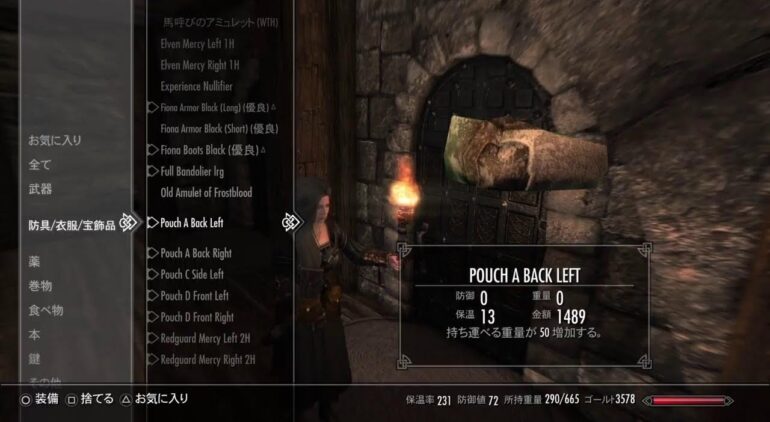
Task: Switch to the 食べ物 food category
Action: click(45, 310)
